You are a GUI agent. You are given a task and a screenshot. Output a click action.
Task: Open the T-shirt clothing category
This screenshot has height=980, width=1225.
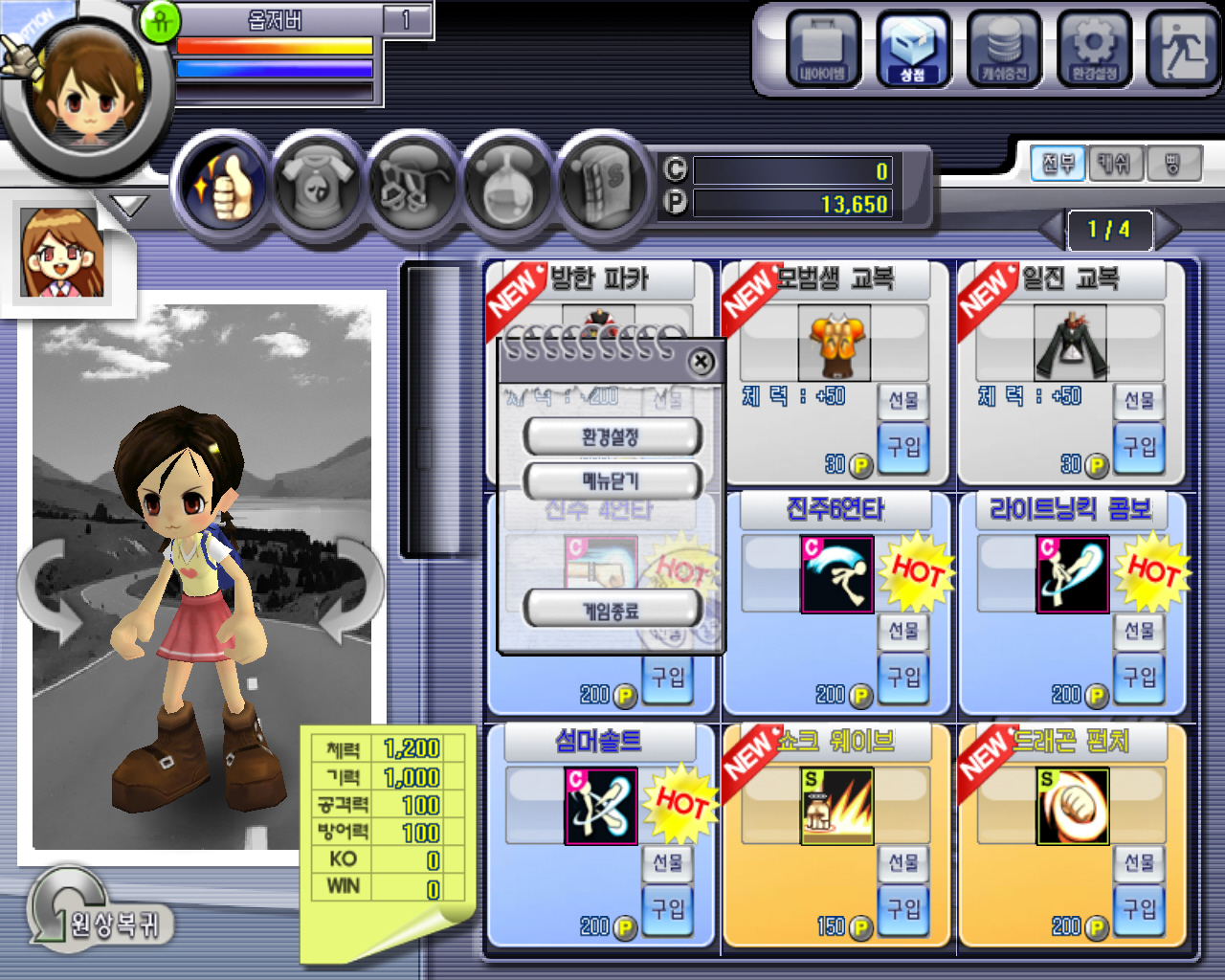click(x=317, y=182)
